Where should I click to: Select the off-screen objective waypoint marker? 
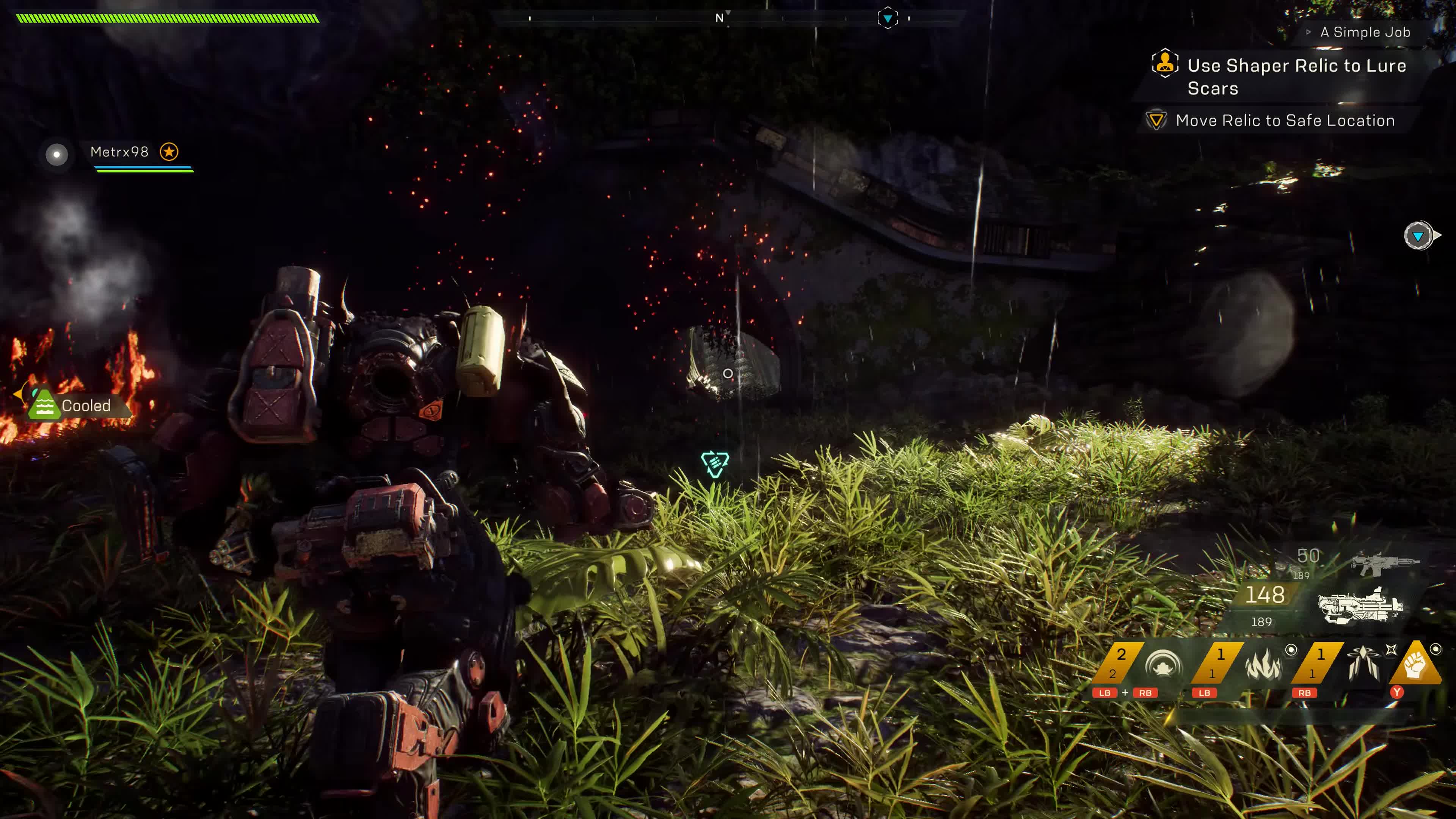(1419, 236)
